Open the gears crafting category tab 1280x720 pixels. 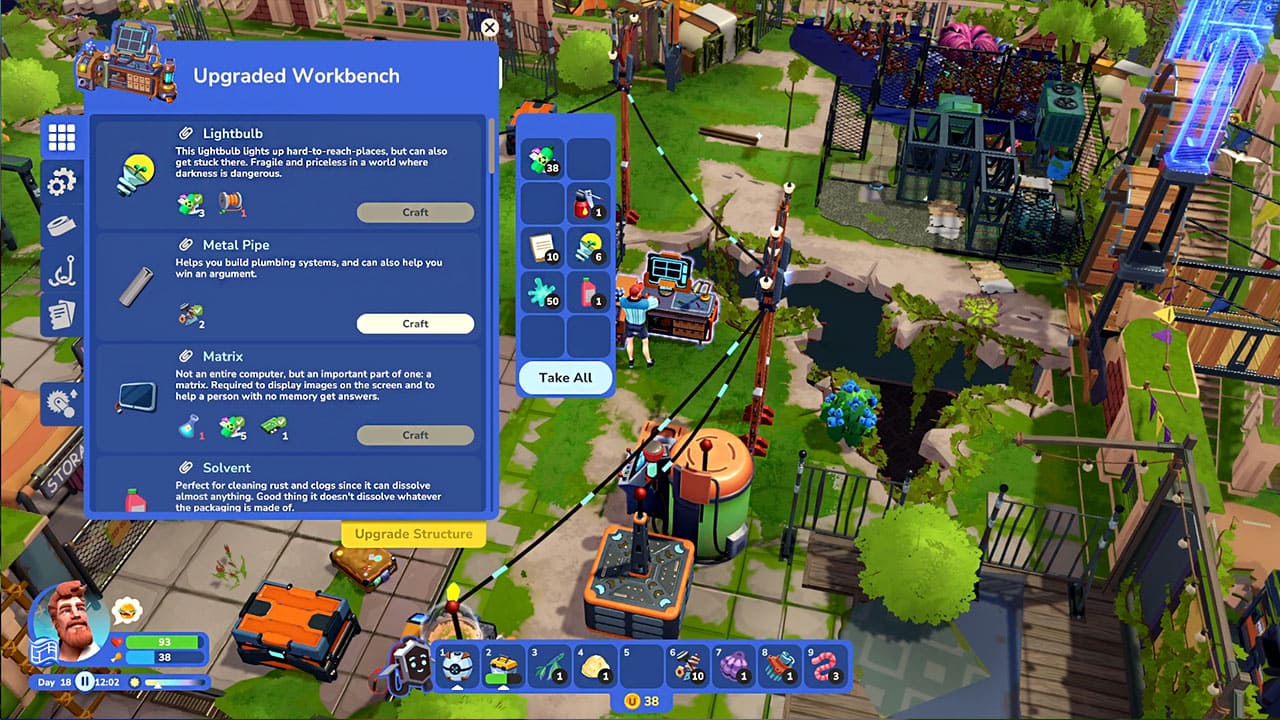[x=62, y=182]
